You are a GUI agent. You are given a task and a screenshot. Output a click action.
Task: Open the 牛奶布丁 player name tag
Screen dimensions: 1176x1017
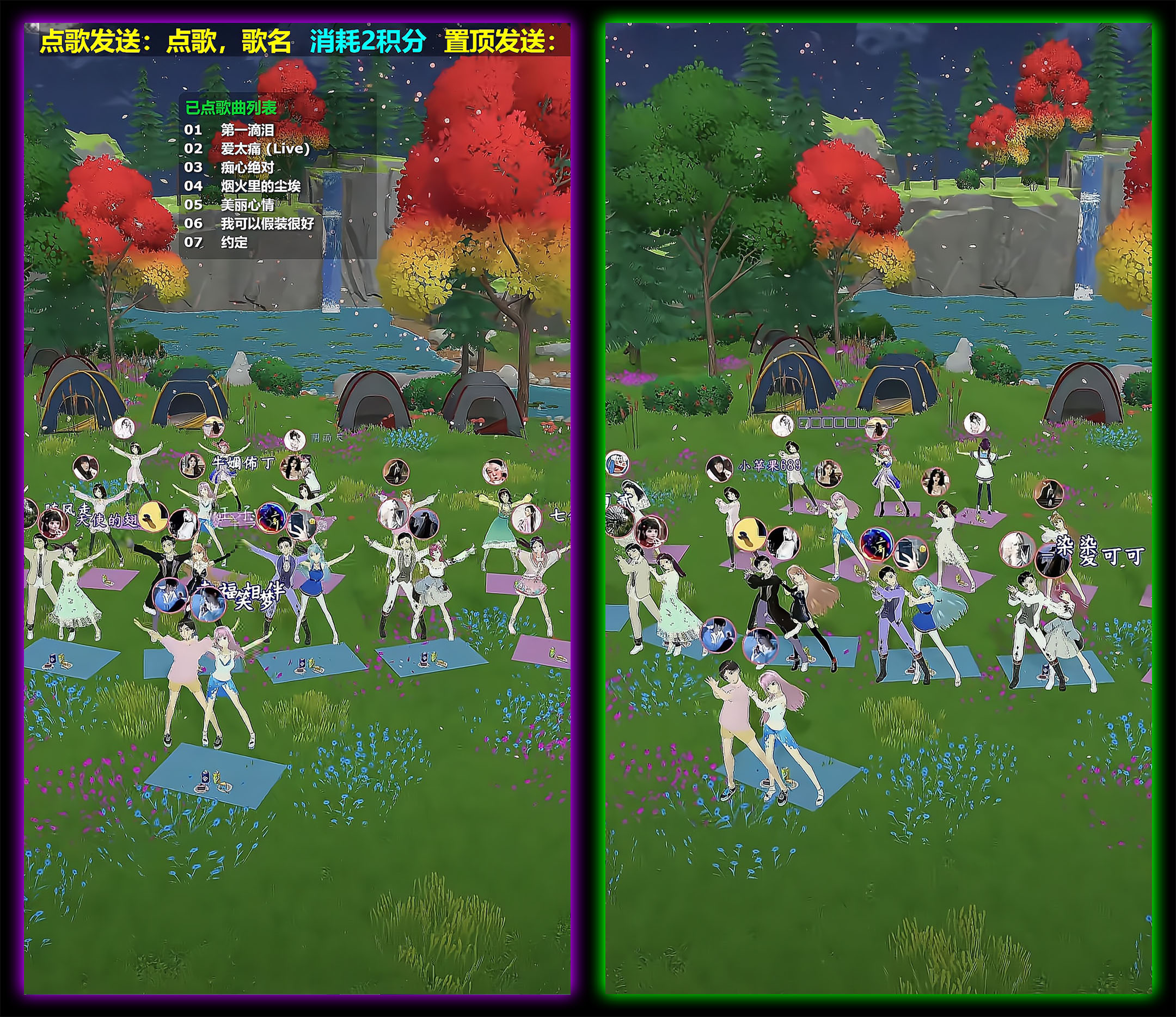click(x=242, y=463)
